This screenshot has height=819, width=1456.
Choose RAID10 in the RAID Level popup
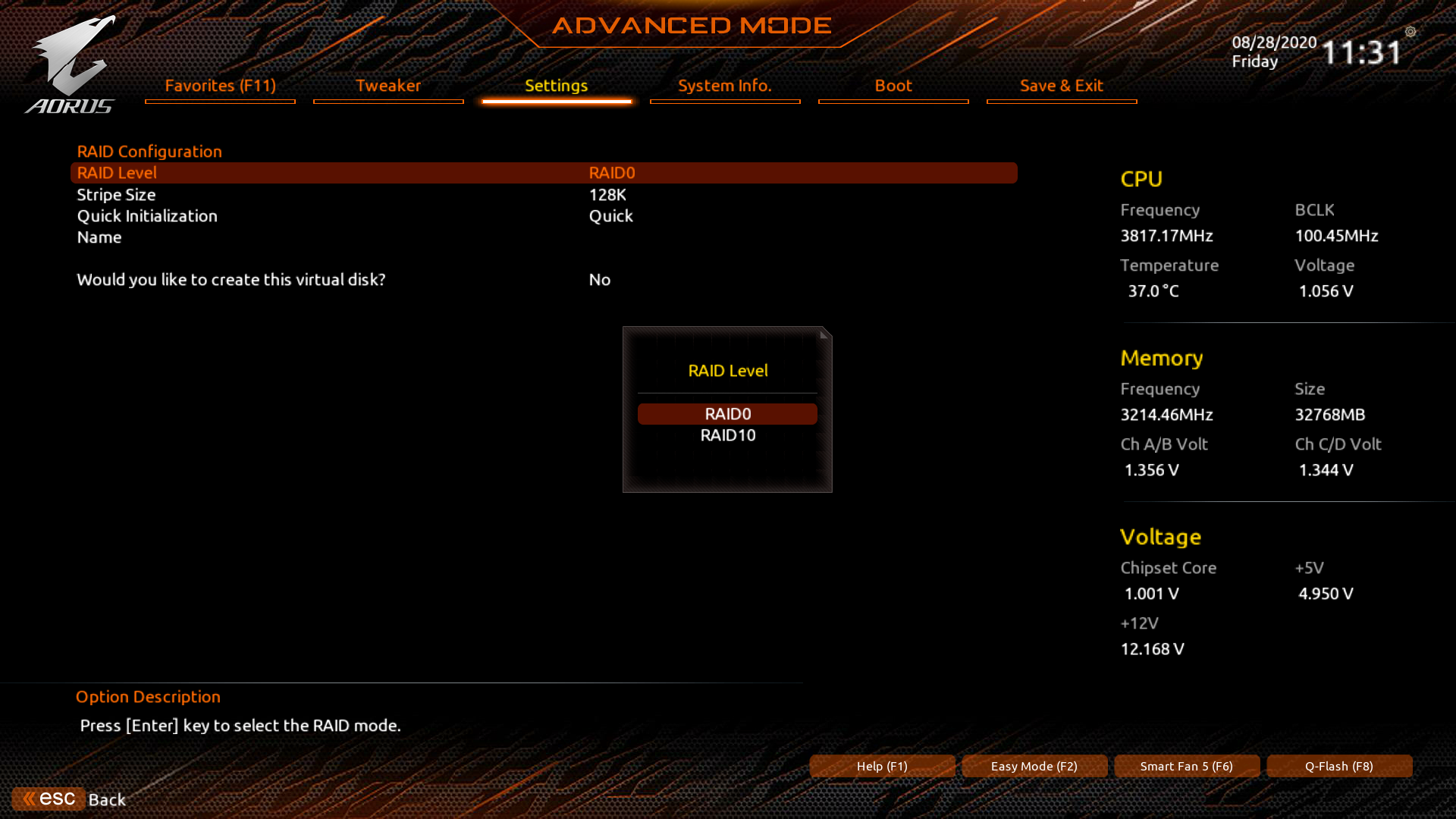[727, 435]
